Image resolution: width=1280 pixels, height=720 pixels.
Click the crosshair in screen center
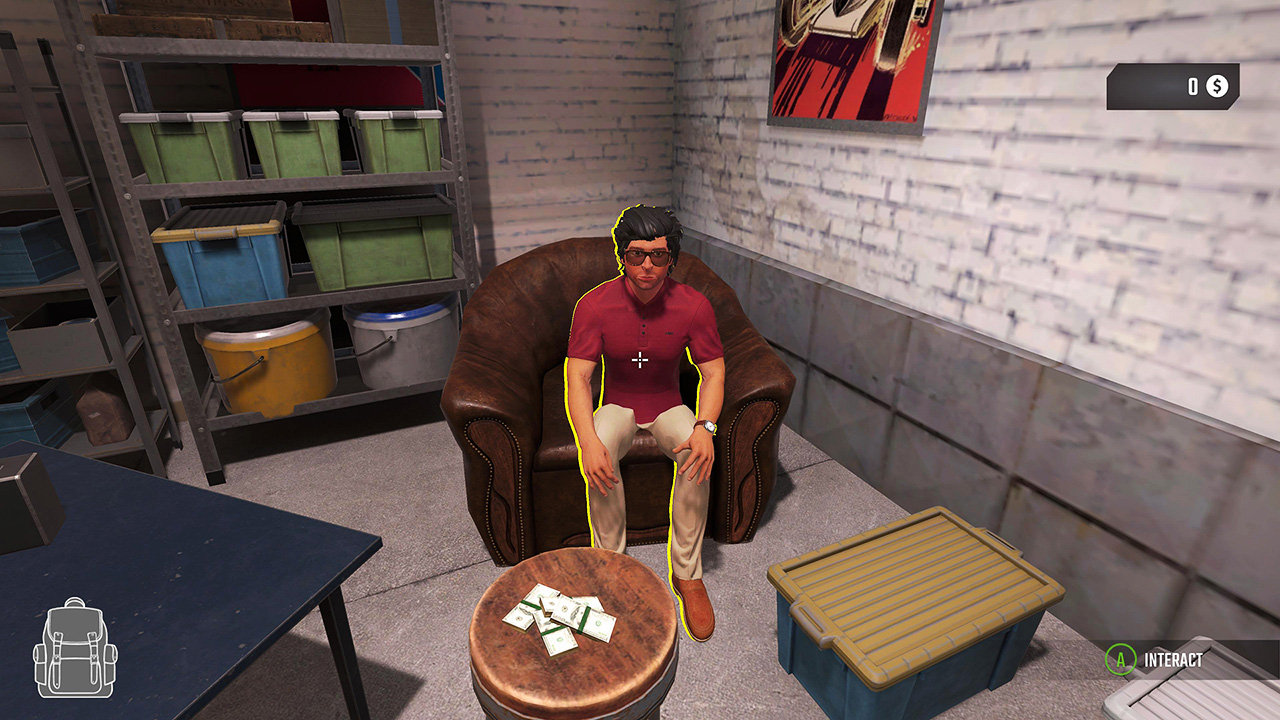tap(639, 358)
